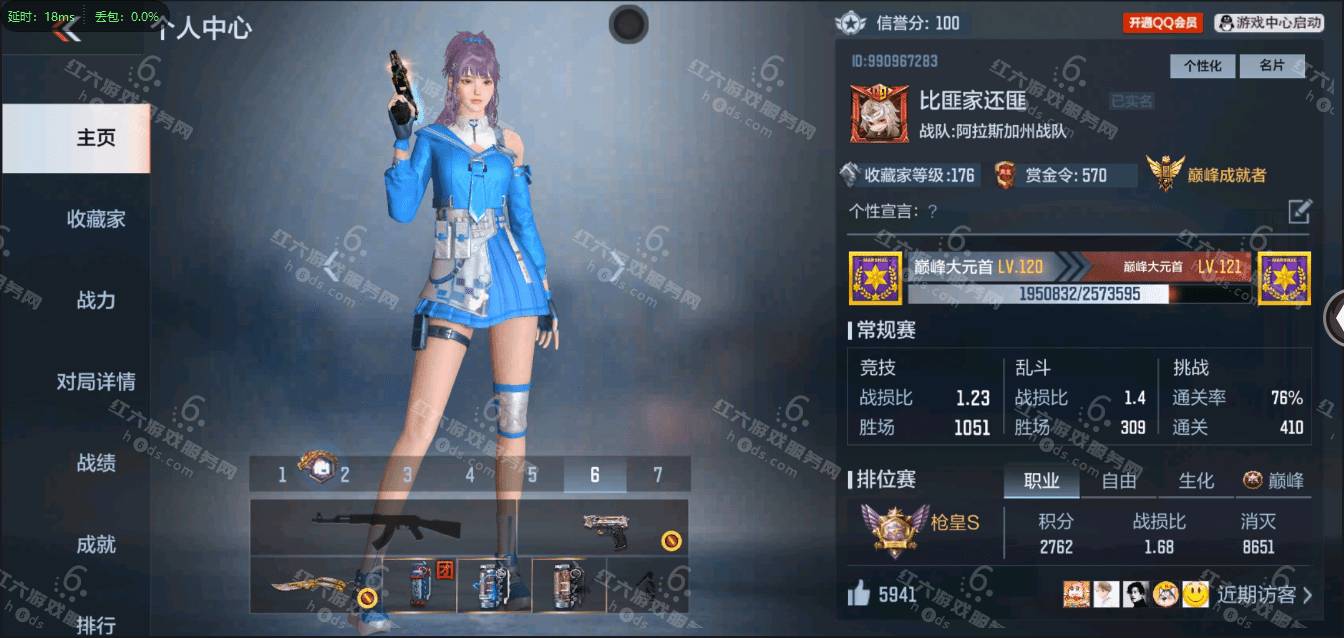Open 近期访客 recent visitors list

click(x=1264, y=595)
